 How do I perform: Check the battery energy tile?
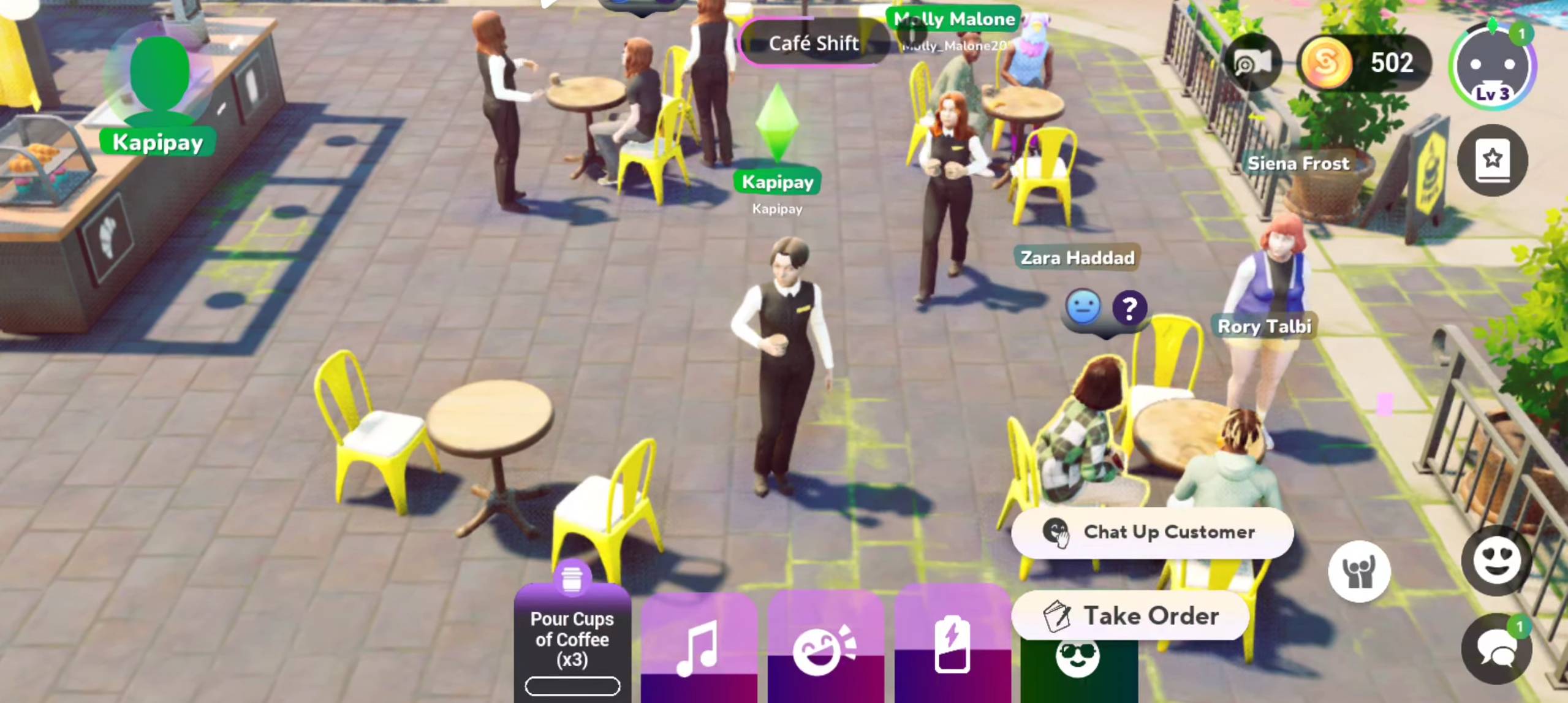(952, 645)
